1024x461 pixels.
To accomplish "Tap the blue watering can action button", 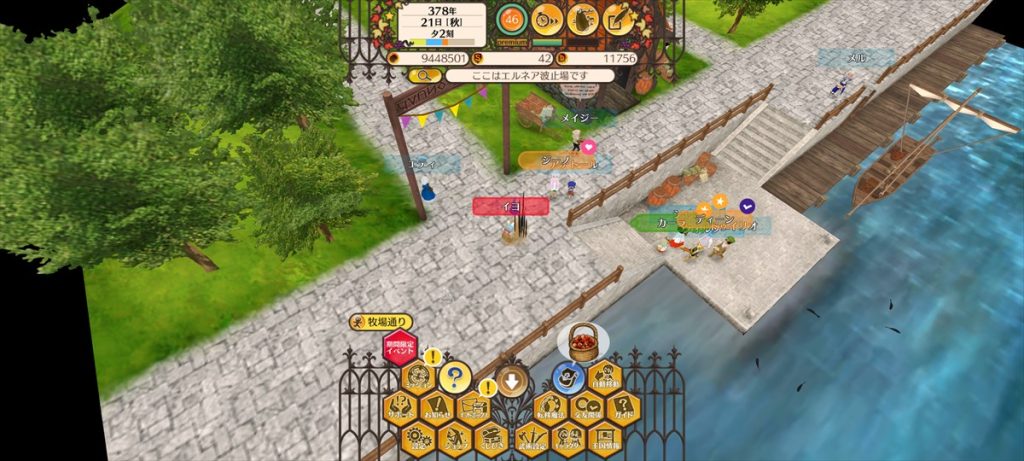I will click(x=568, y=377).
